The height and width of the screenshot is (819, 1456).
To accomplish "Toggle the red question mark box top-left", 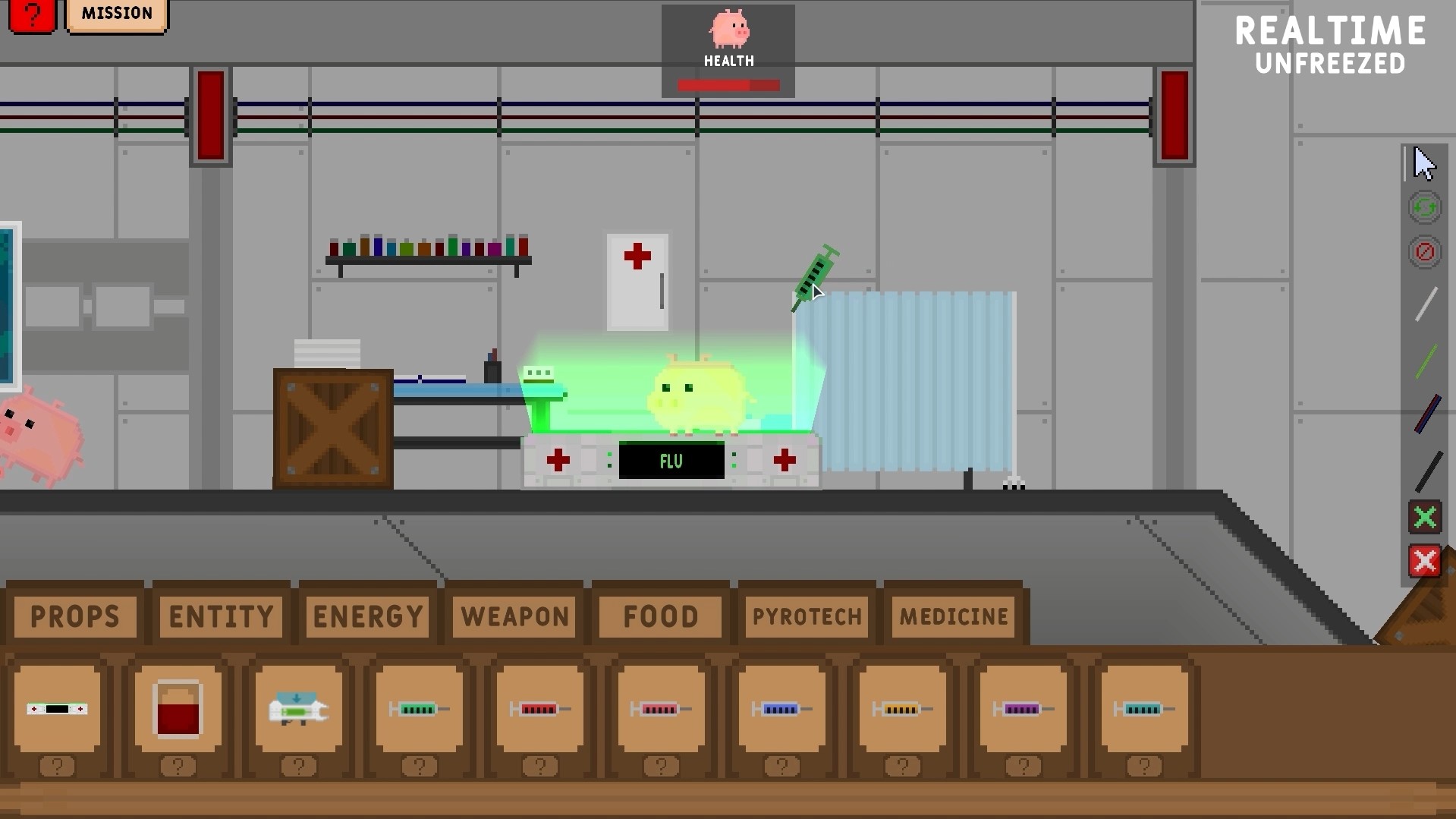I will (31, 13).
